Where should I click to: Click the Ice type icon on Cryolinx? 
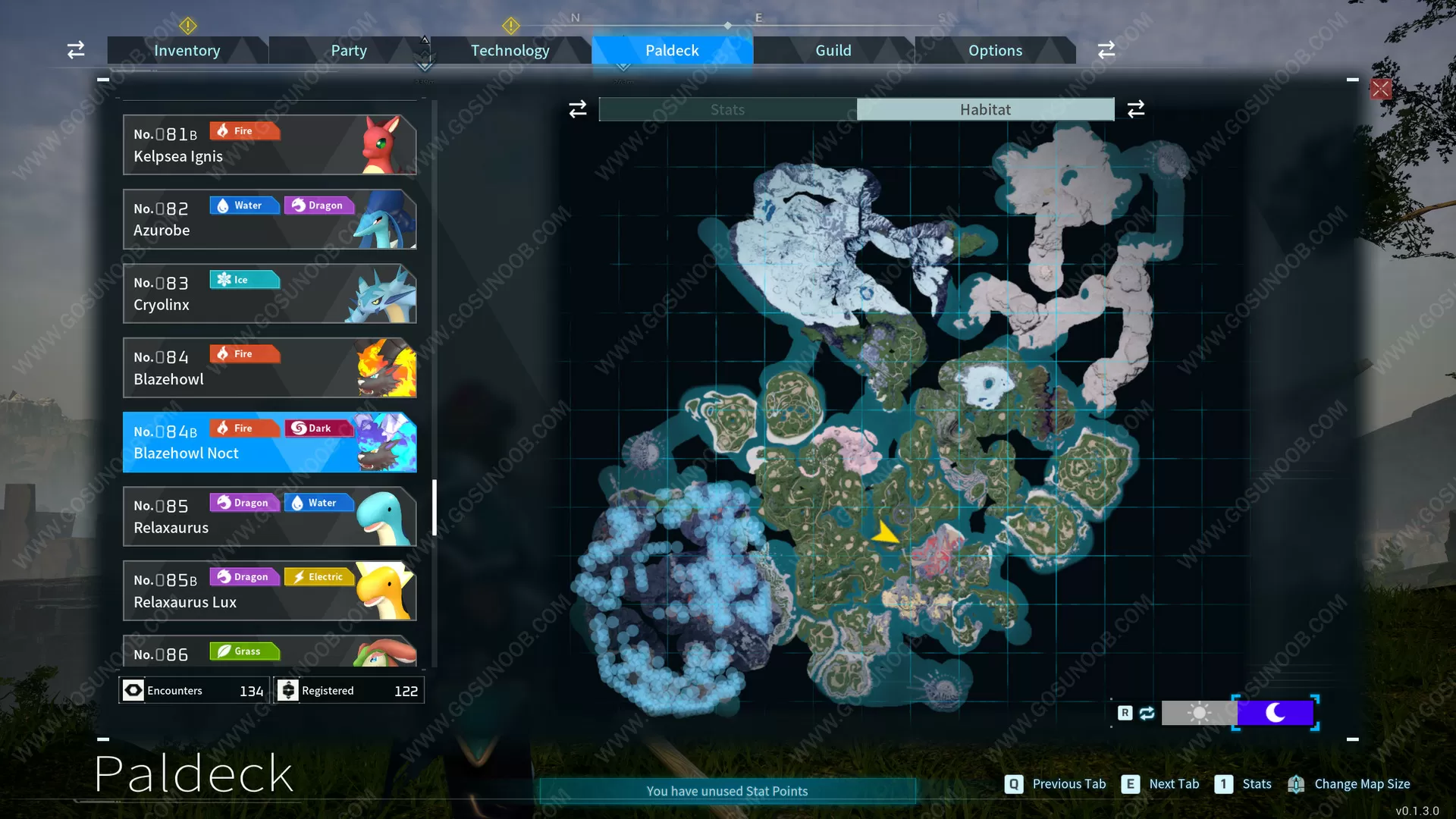[x=244, y=279]
